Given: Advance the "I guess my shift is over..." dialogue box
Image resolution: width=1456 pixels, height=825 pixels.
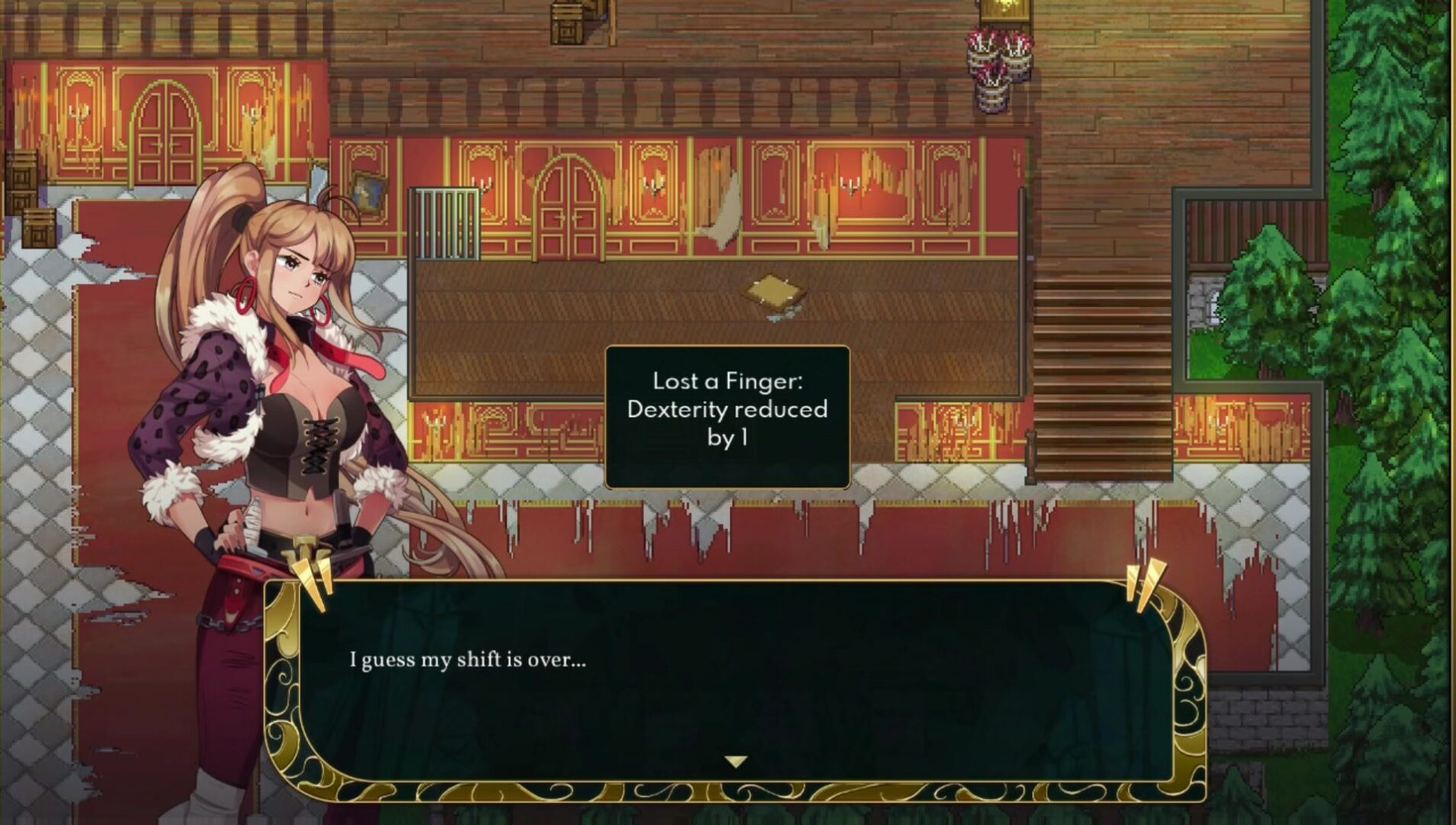Looking at the screenshot, I should pos(733,680).
